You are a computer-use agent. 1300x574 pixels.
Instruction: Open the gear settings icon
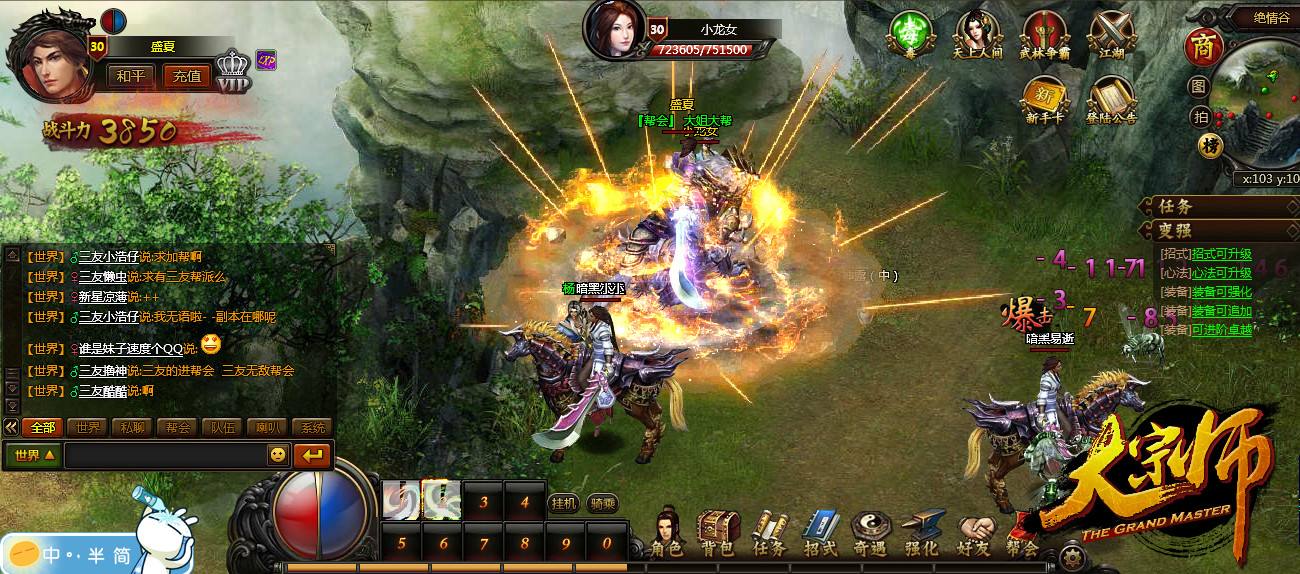pyautogui.click(x=1073, y=556)
